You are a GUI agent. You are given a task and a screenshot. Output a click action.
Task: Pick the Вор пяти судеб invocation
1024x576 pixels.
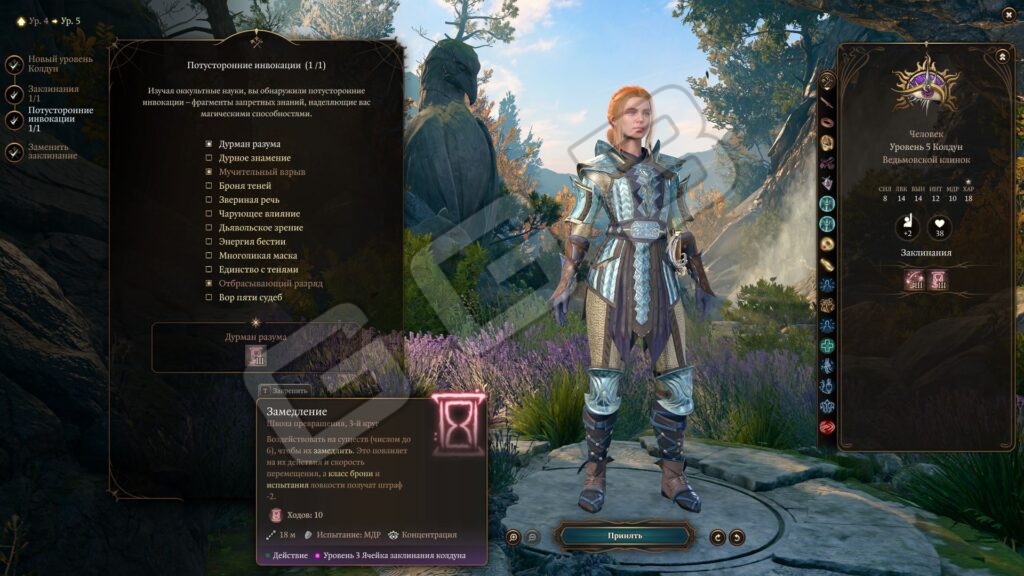[x=209, y=297]
